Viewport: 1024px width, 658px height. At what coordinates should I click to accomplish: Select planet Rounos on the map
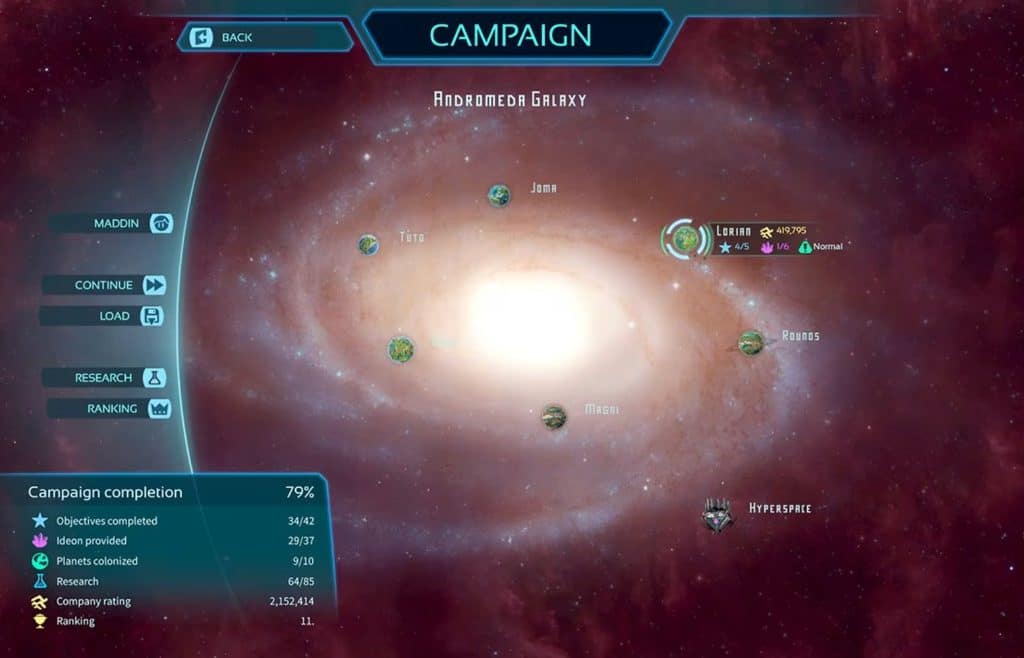(x=751, y=342)
